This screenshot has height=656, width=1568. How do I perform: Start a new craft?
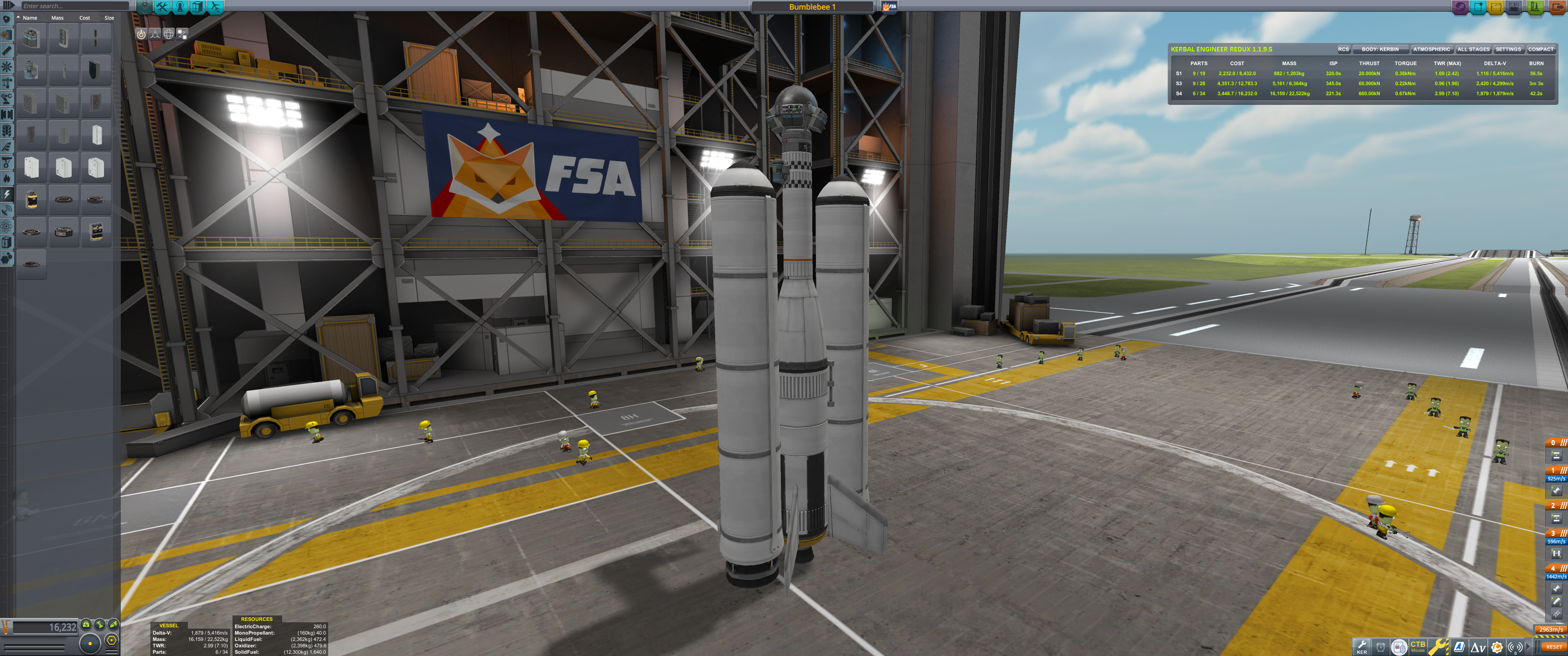pyautogui.click(x=1478, y=7)
